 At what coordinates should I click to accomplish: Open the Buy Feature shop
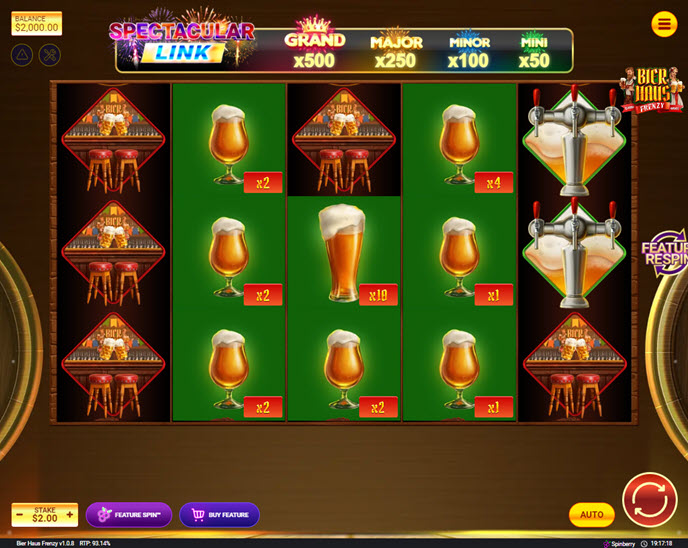pyautogui.click(x=219, y=515)
